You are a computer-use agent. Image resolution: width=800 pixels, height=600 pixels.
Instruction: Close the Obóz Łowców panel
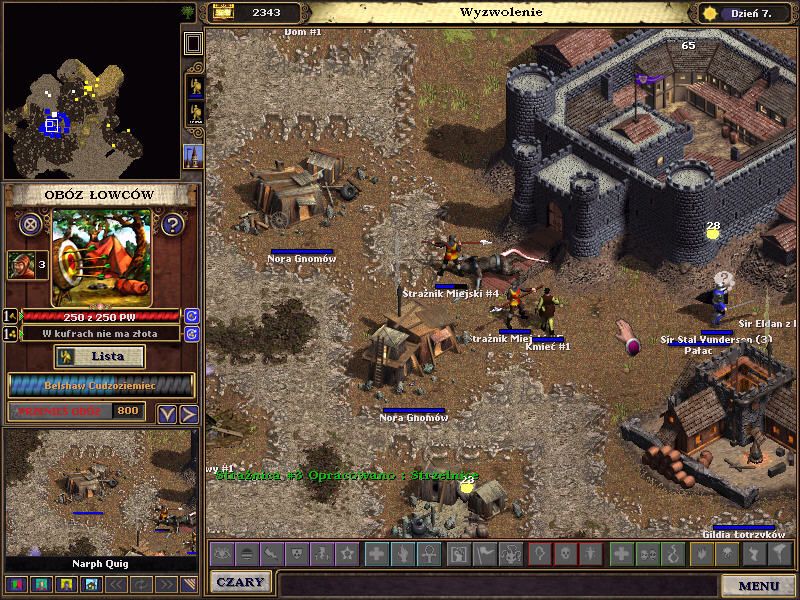coord(31,224)
